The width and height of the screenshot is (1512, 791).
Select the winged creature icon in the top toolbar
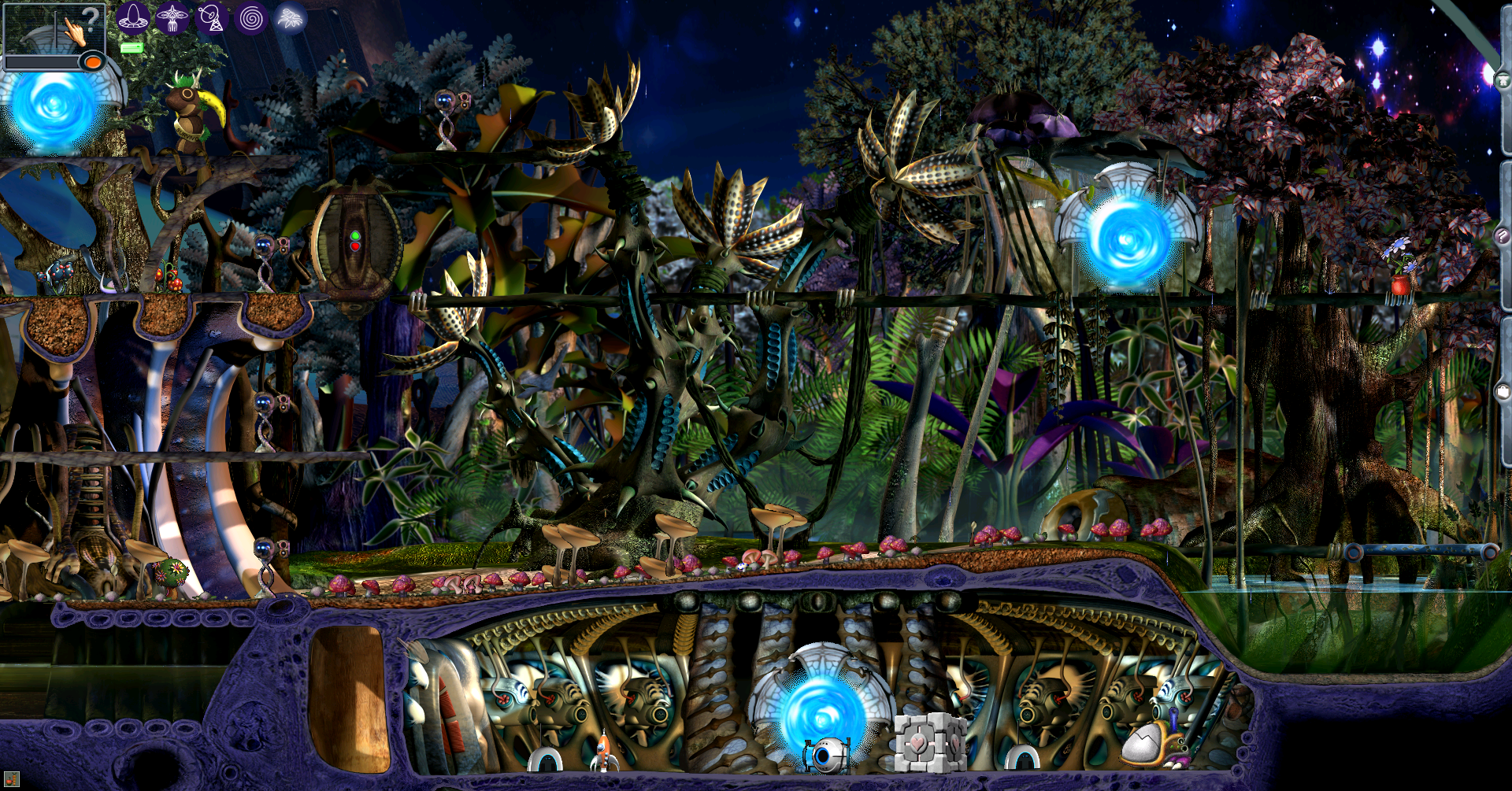172,18
